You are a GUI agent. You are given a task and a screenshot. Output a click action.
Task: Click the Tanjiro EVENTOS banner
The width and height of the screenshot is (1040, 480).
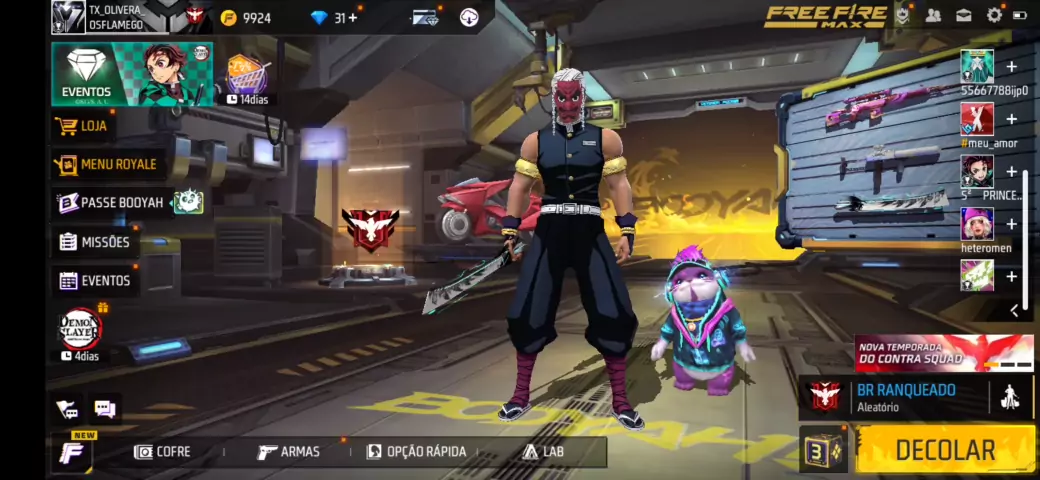point(132,74)
